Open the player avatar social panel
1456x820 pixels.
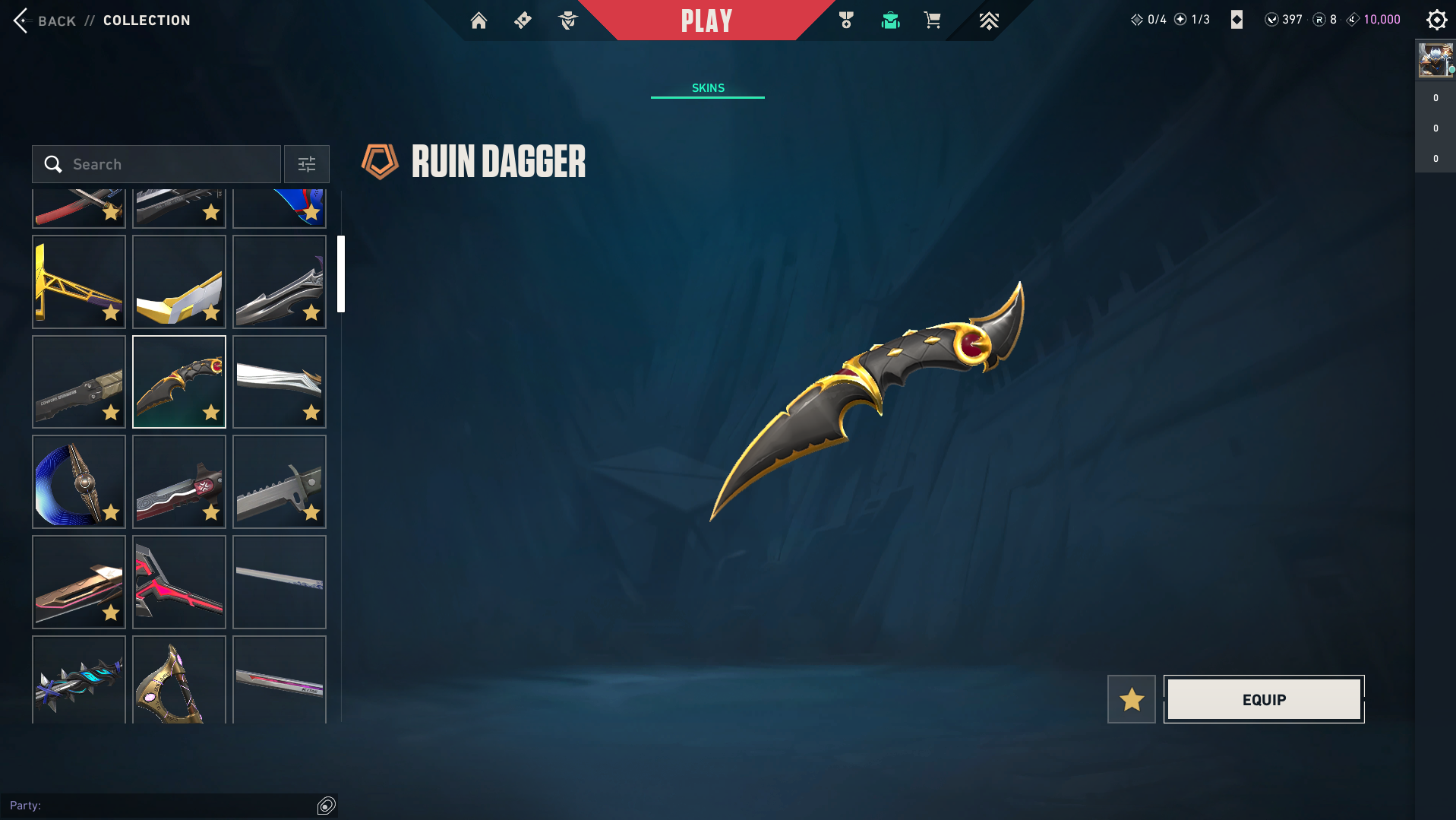click(x=1435, y=60)
